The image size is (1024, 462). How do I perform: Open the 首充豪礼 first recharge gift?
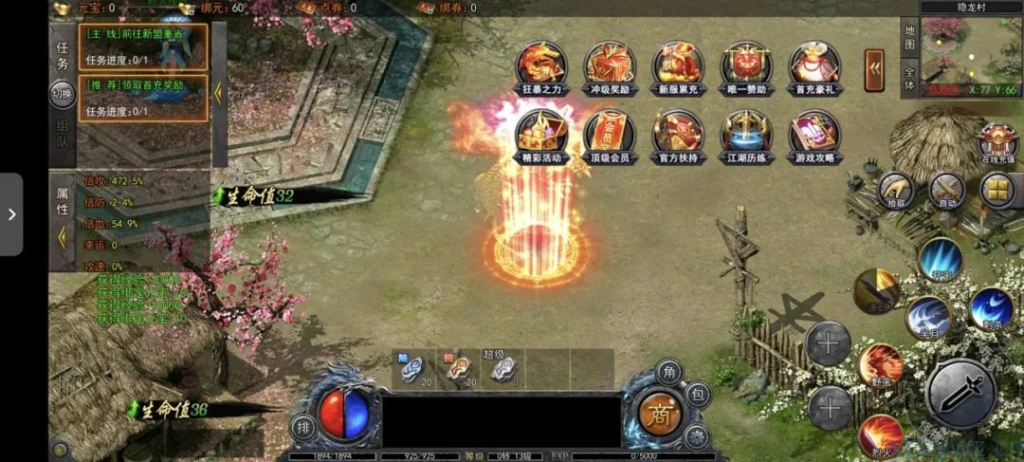tap(814, 64)
